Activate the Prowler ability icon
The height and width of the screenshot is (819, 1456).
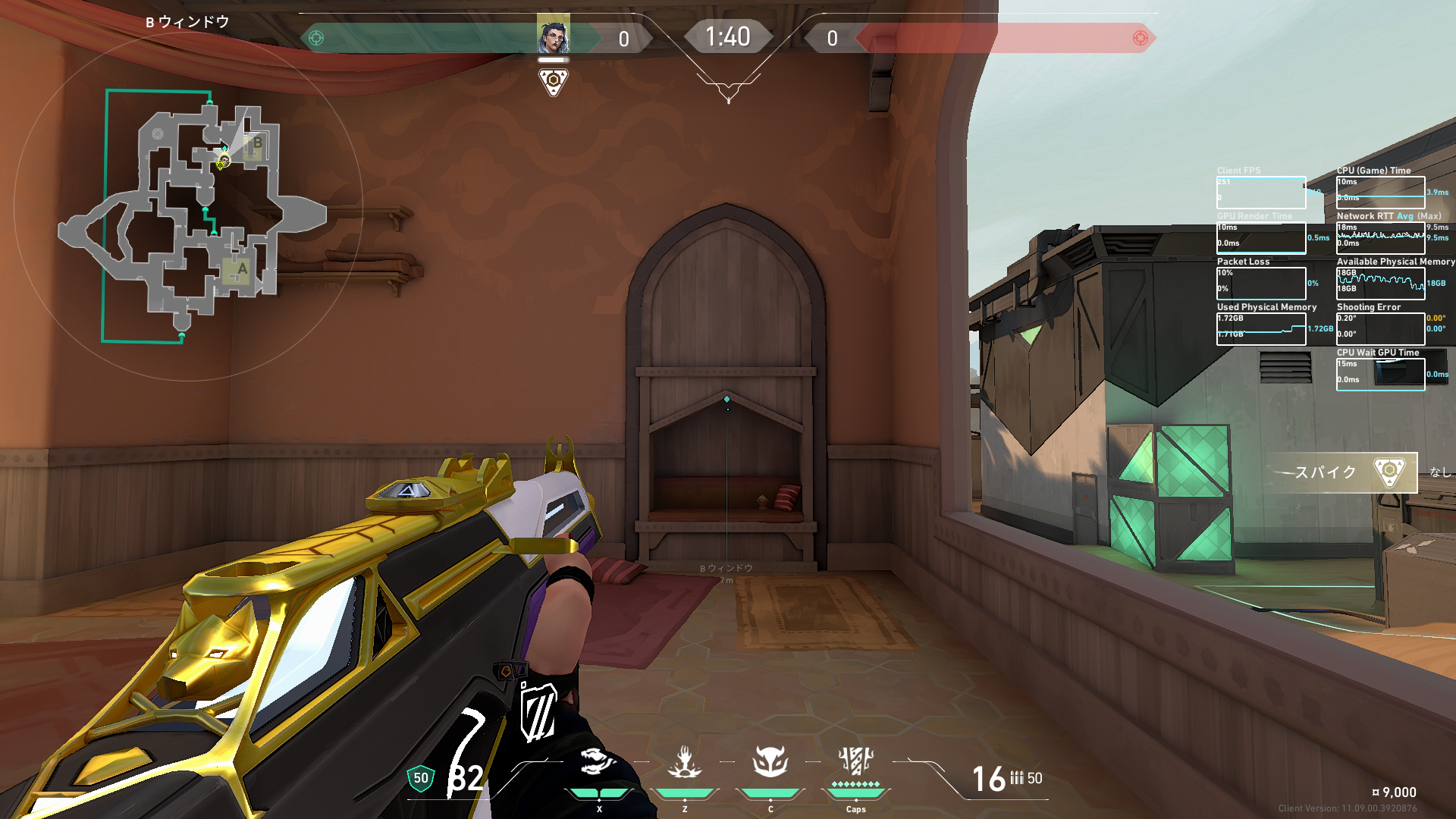coord(598,761)
